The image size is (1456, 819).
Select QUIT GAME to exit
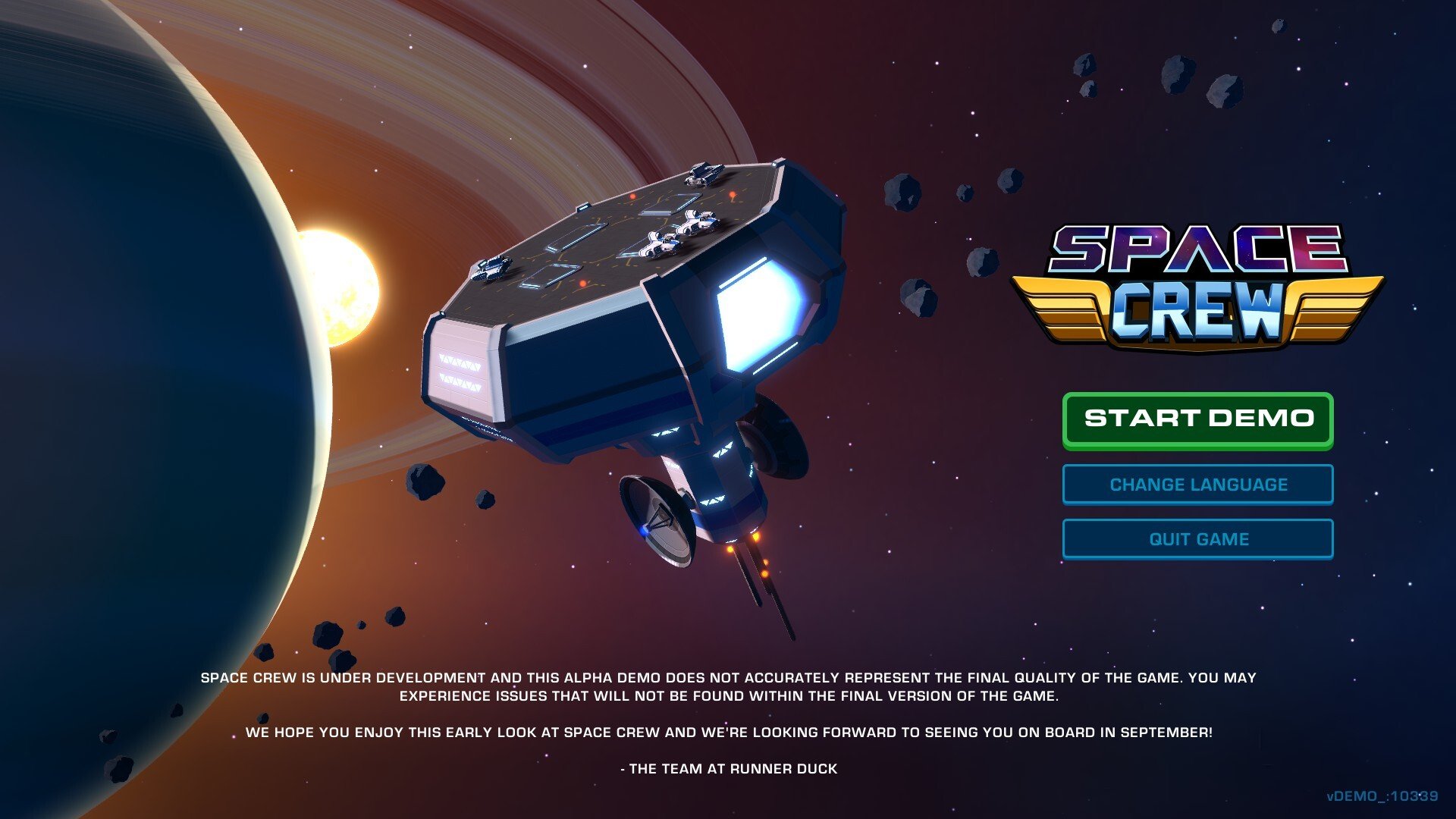[1197, 538]
